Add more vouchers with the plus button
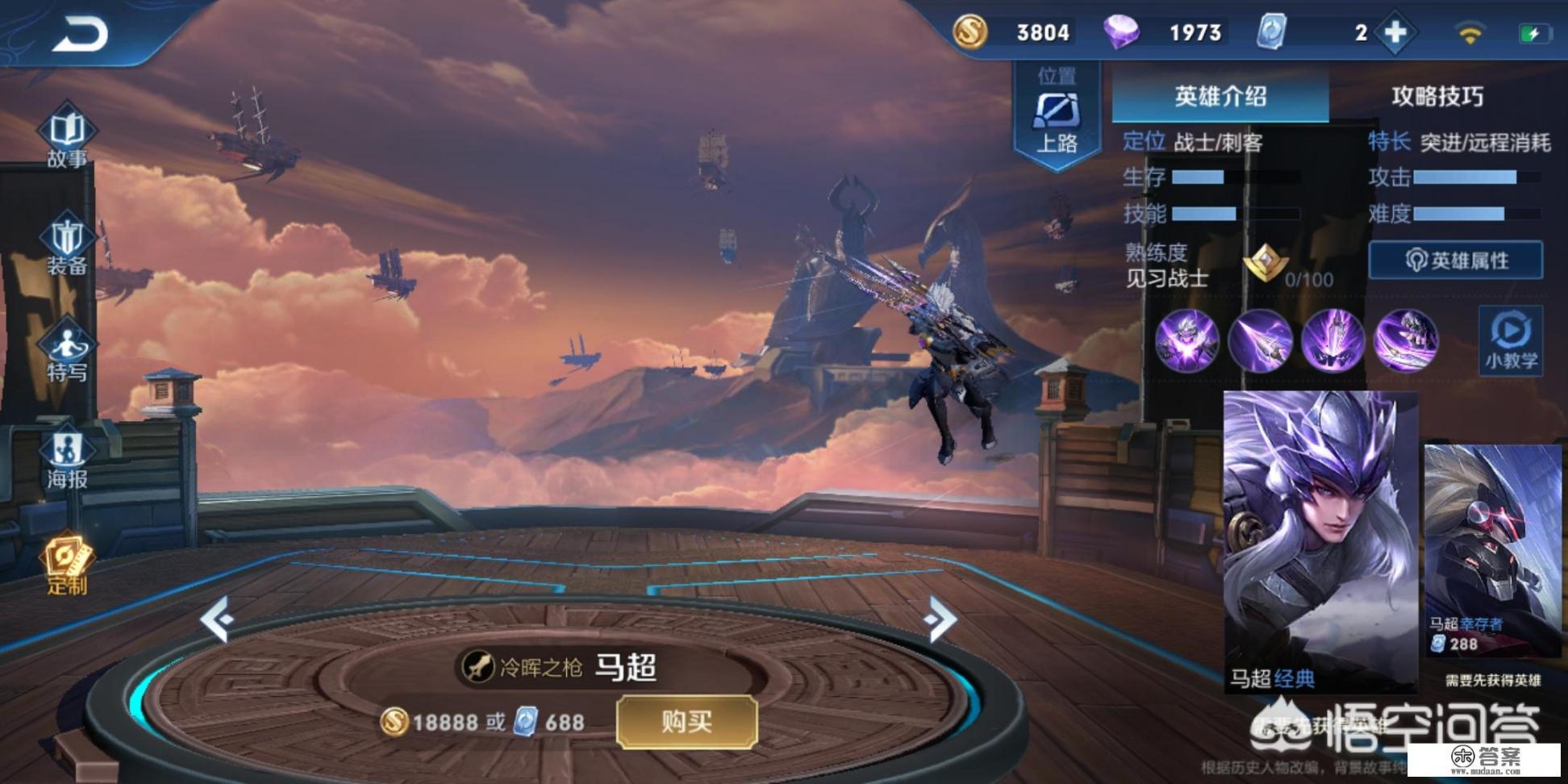This screenshot has height=784, width=1568. 1395,33
